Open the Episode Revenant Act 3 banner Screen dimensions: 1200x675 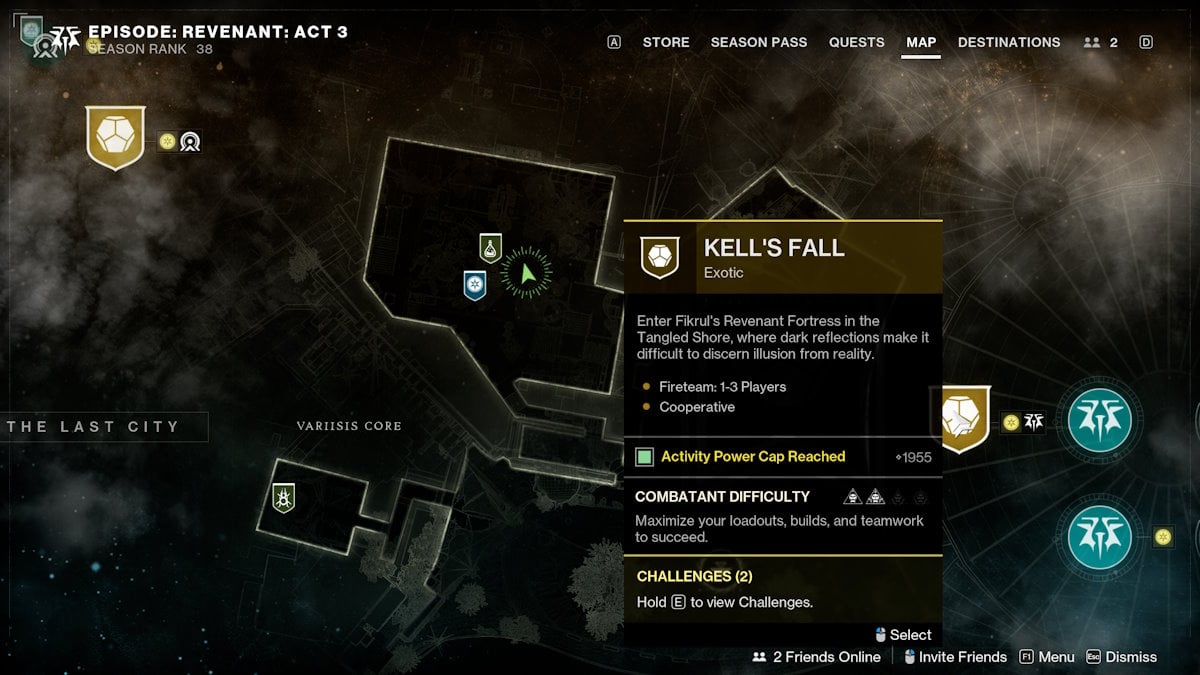pyautogui.click(x=218, y=32)
